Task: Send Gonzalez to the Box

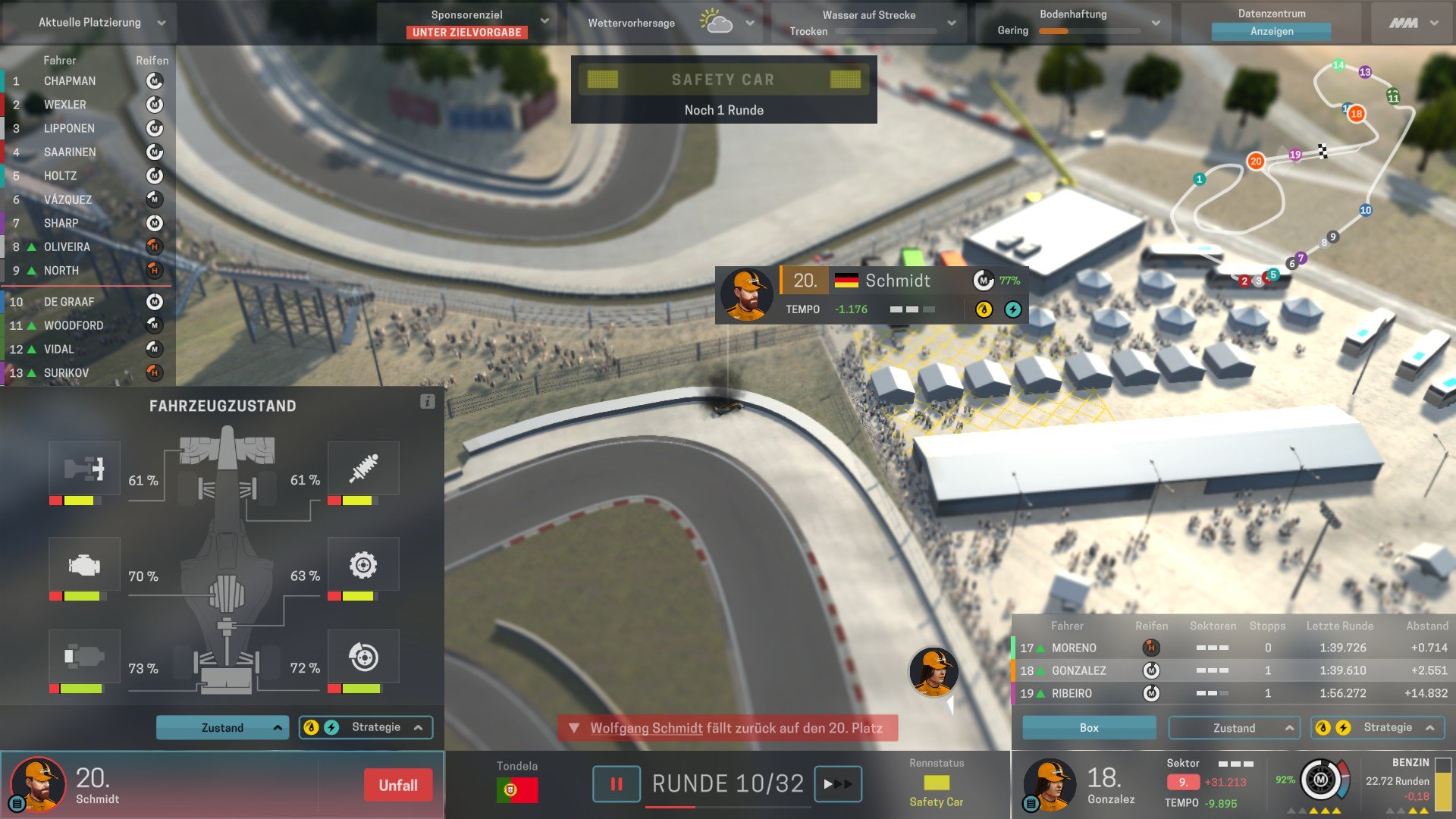Action: tap(1089, 728)
